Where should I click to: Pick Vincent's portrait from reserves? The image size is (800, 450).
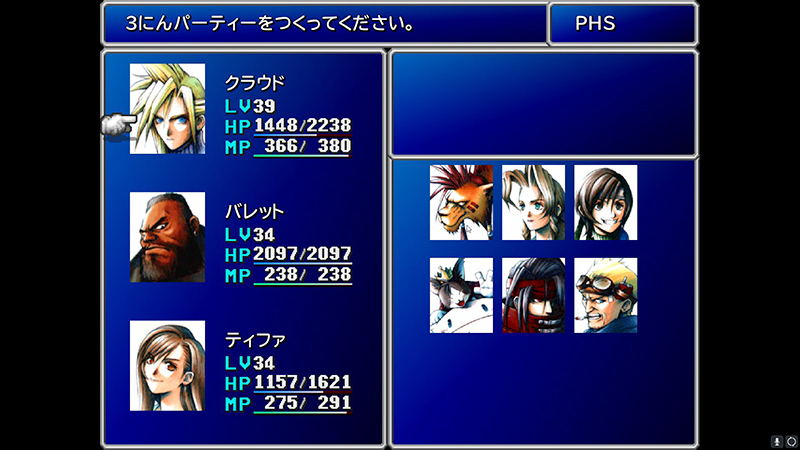point(533,295)
